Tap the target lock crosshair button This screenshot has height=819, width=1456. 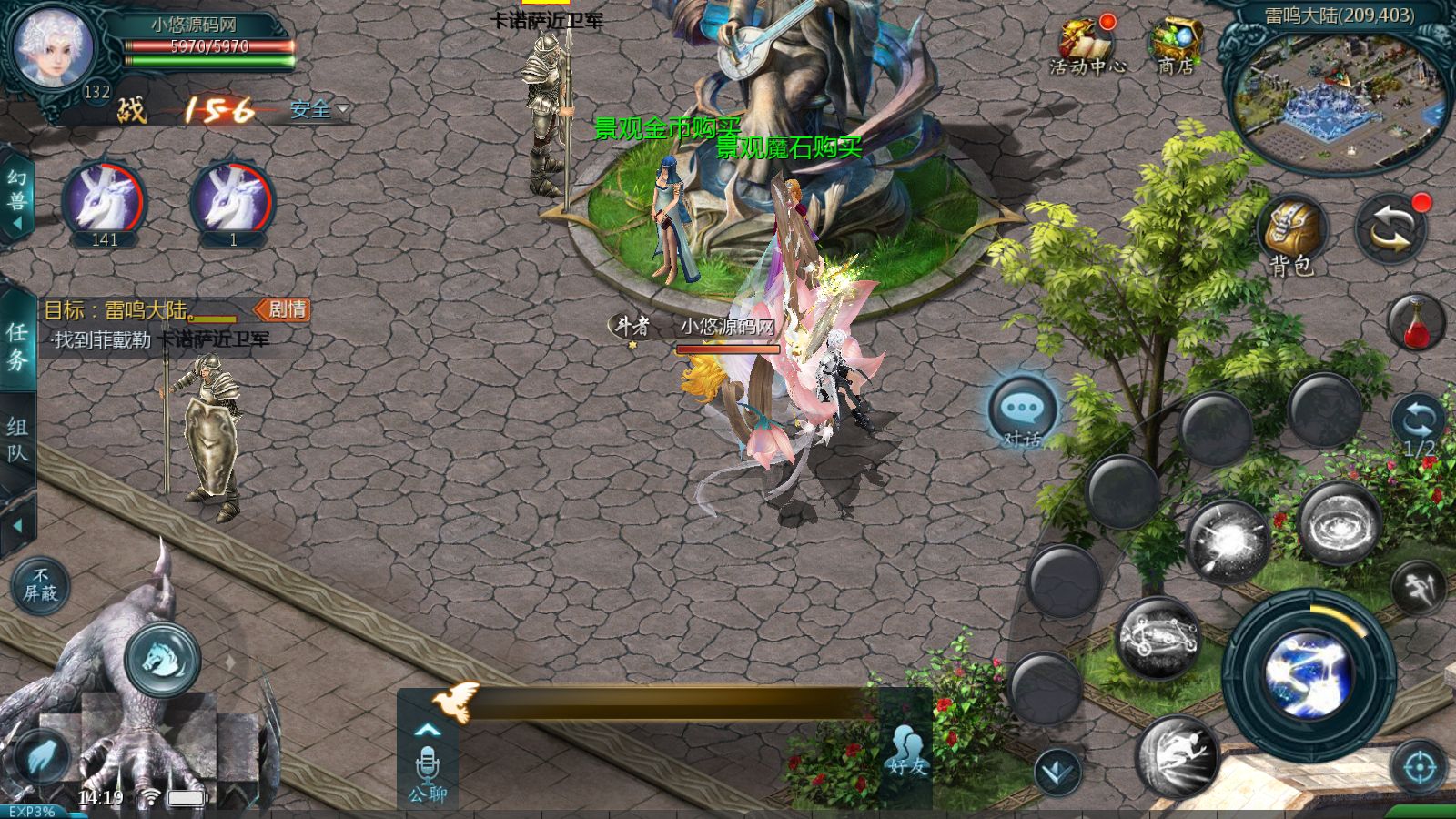[1418, 768]
